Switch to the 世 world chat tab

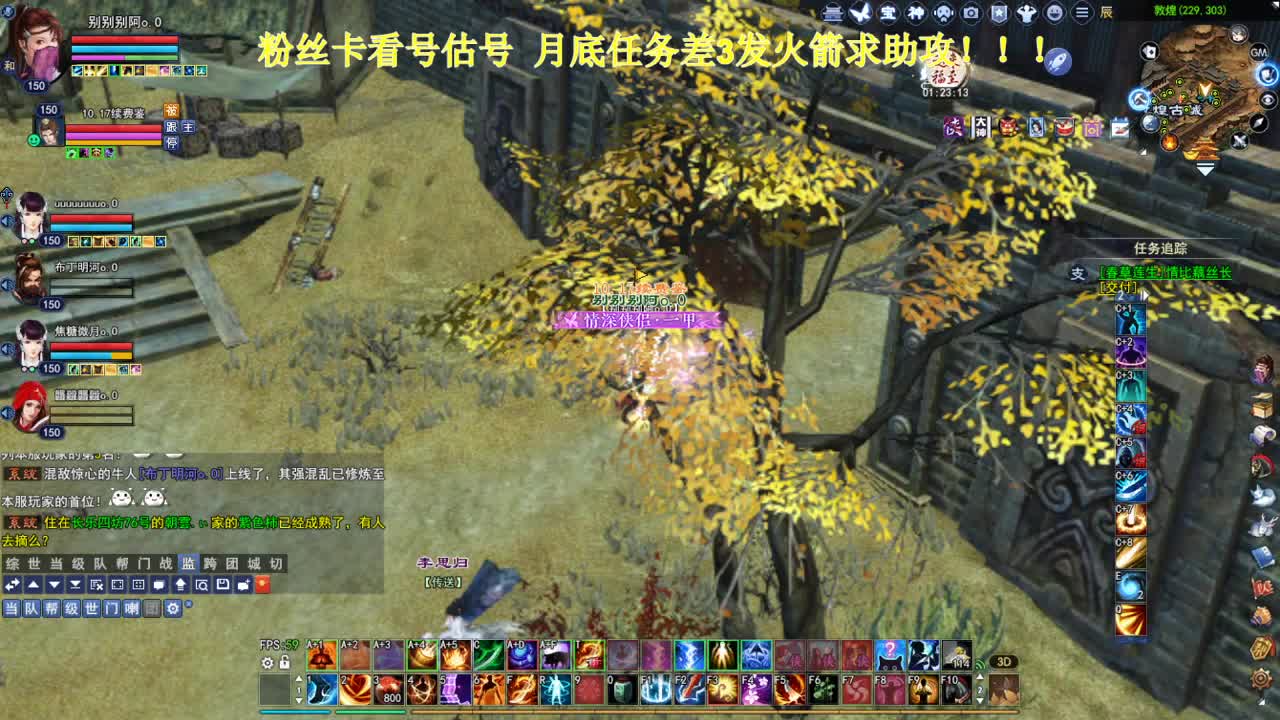(34, 563)
